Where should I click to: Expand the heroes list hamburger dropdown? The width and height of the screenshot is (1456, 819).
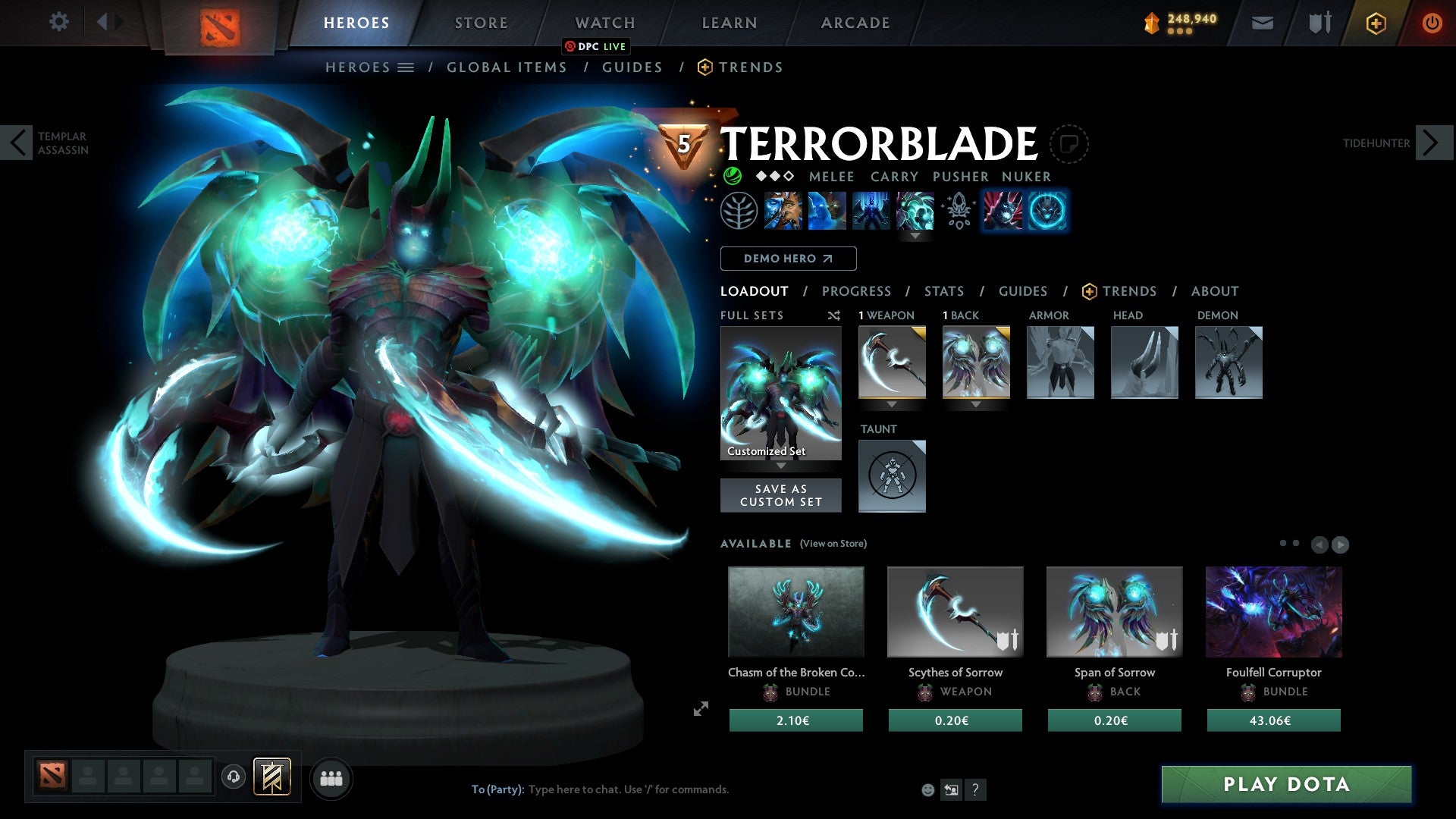coord(406,67)
